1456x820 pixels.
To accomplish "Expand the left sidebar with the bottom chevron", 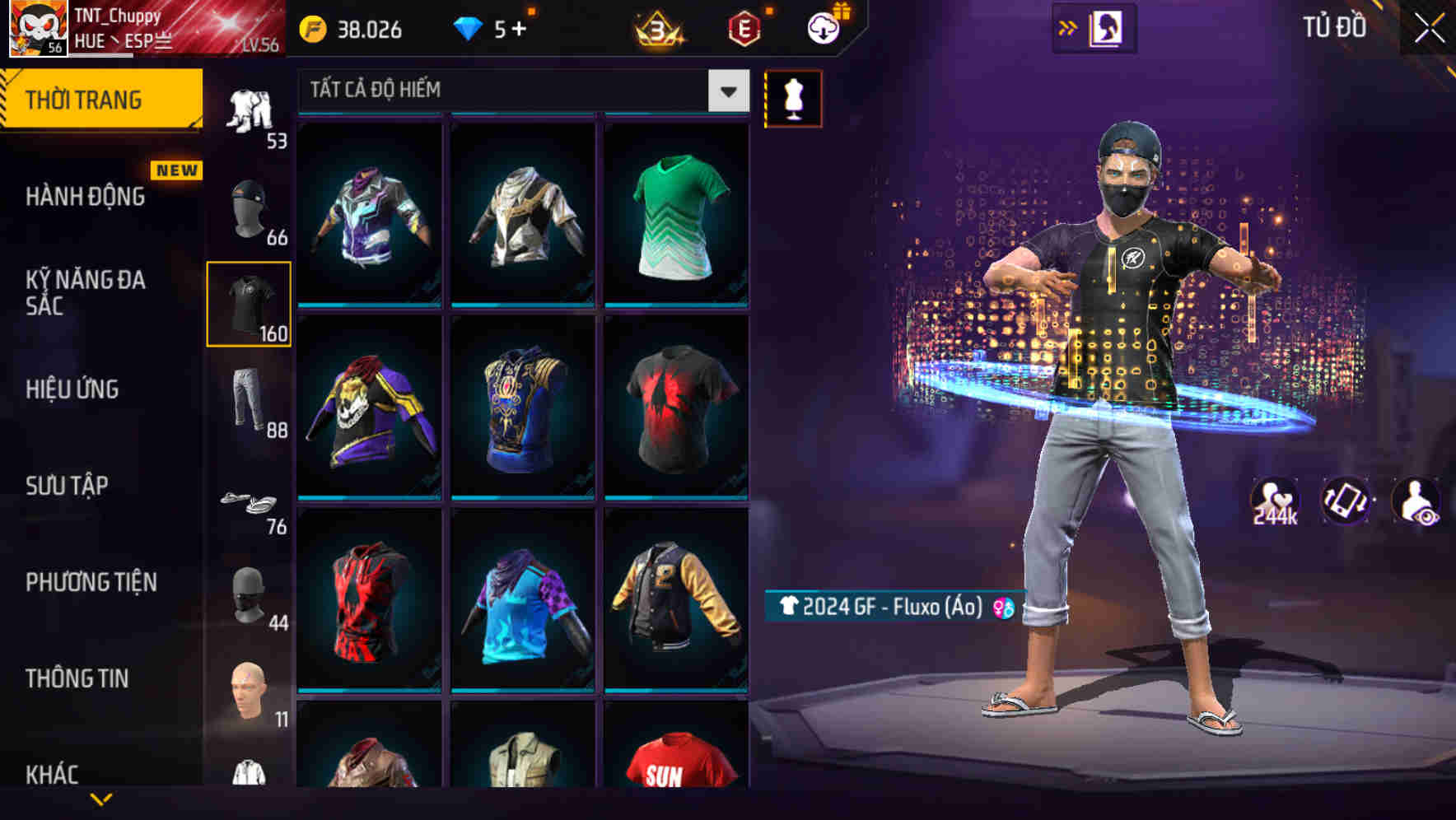I will click(99, 799).
